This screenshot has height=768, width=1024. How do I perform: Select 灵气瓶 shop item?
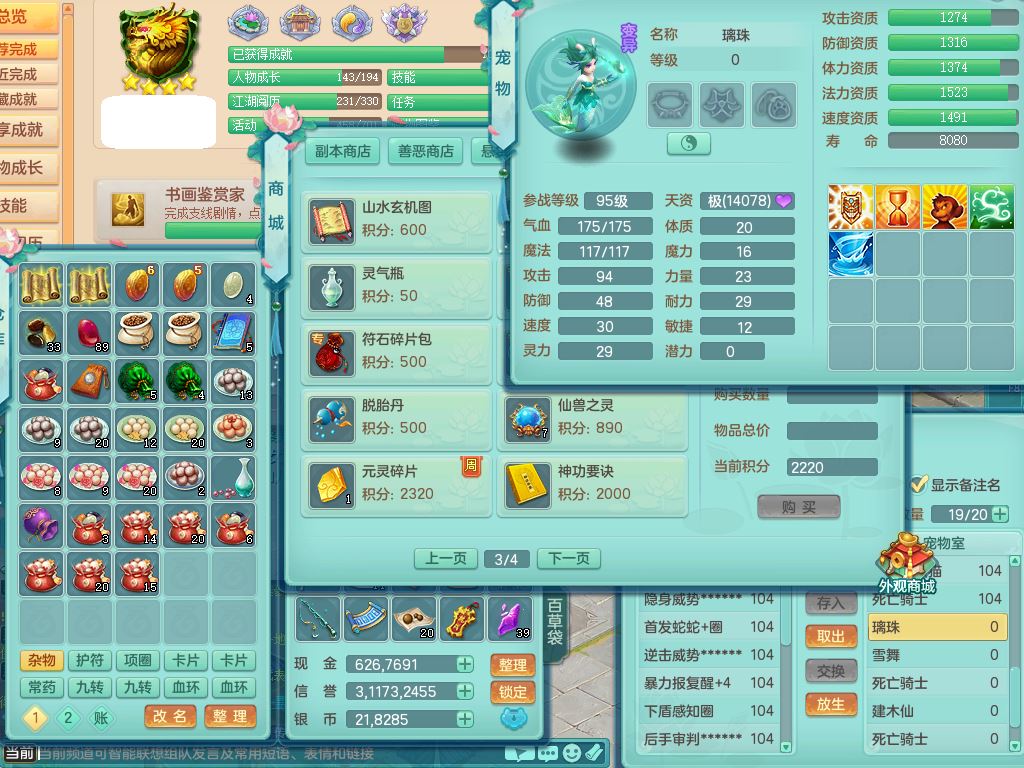pyautogui.click(x=397, y=285)
